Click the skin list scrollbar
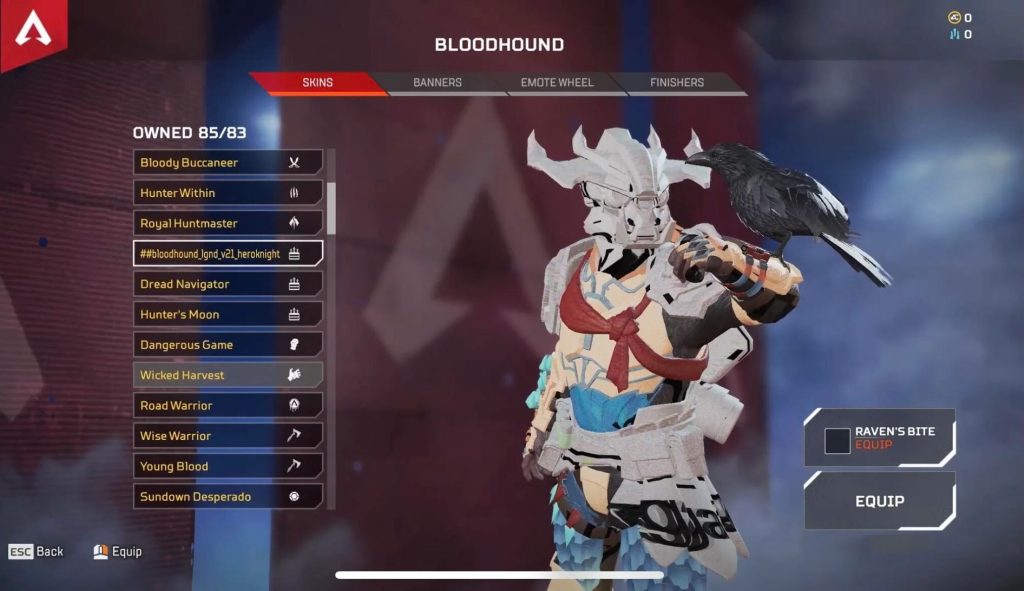Viewport: 1024px width, 591px height. click(331, 205)
